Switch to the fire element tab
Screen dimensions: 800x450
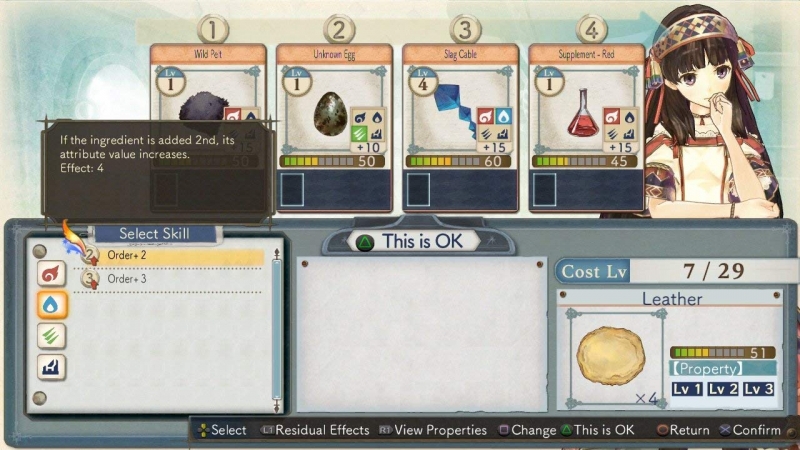pyautogui.click(x=51, y=273)
